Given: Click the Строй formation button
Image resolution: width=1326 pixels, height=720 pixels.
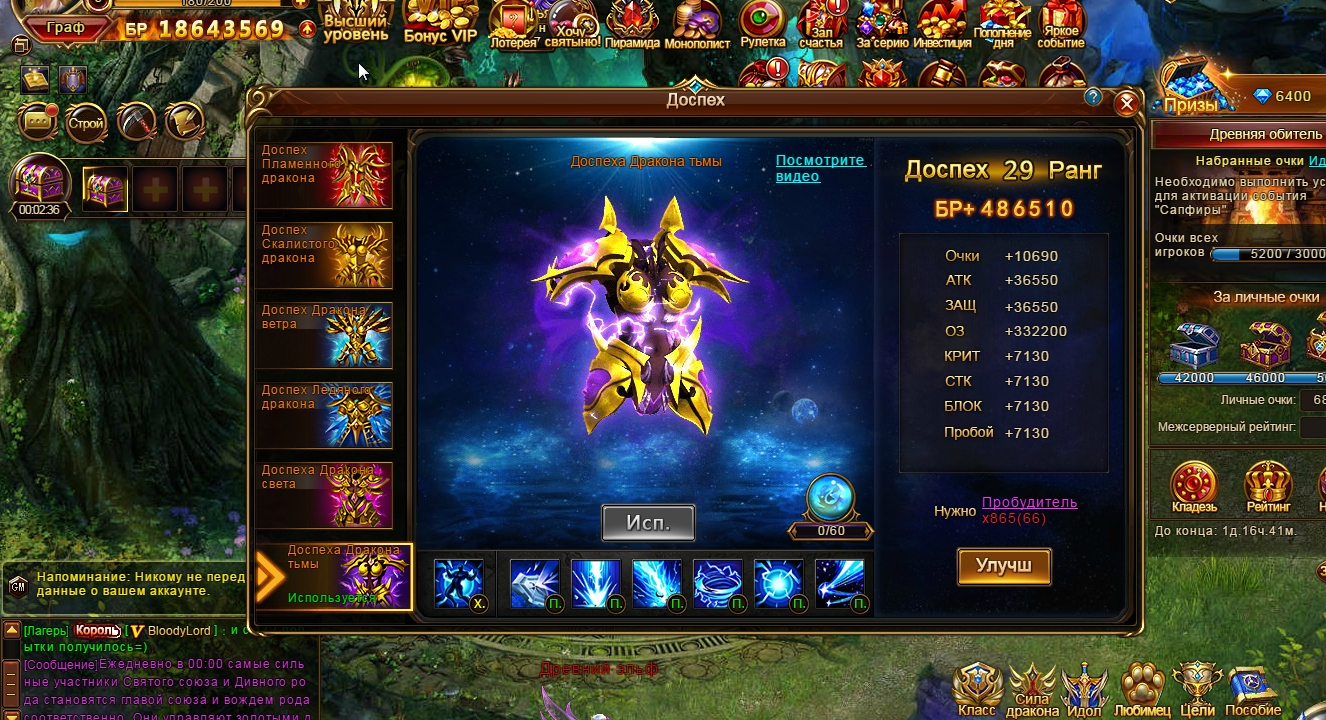Looking at the screenshot, I should (x=86, y=123).
